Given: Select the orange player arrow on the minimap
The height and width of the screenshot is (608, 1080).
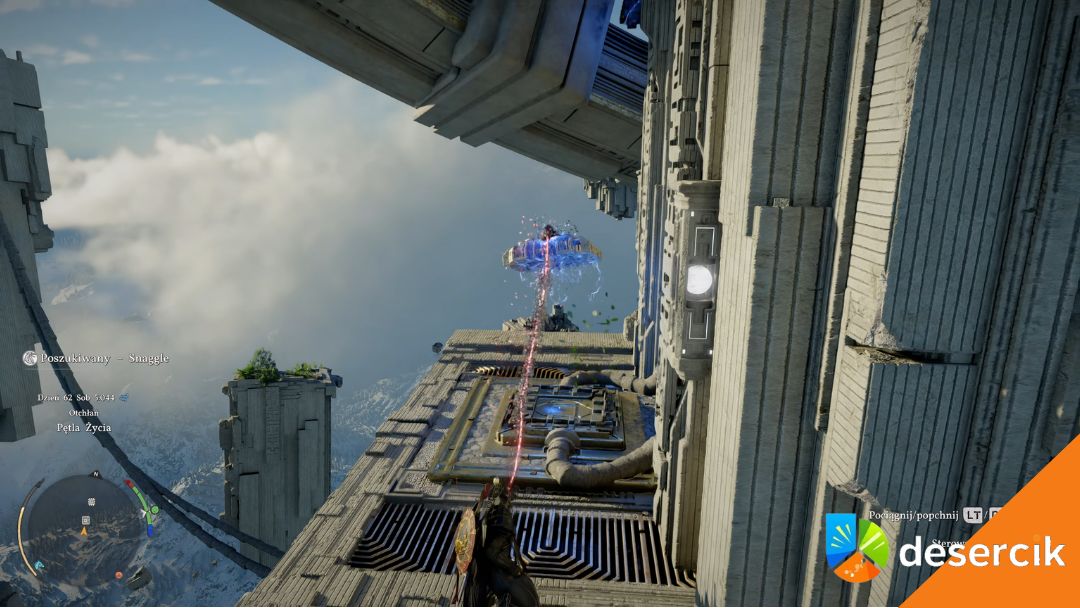Looking at the screenshot, I should click(84, 532).
